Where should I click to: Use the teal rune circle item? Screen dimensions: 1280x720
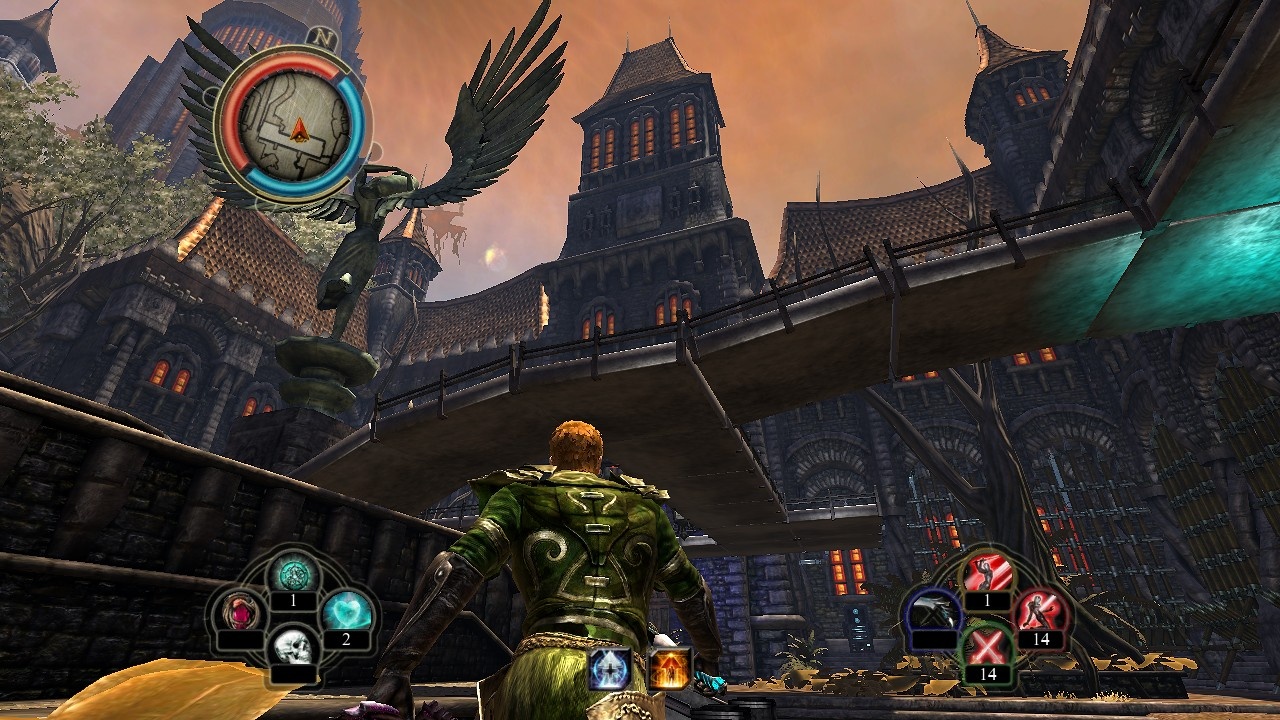click(x=293, y=574)
